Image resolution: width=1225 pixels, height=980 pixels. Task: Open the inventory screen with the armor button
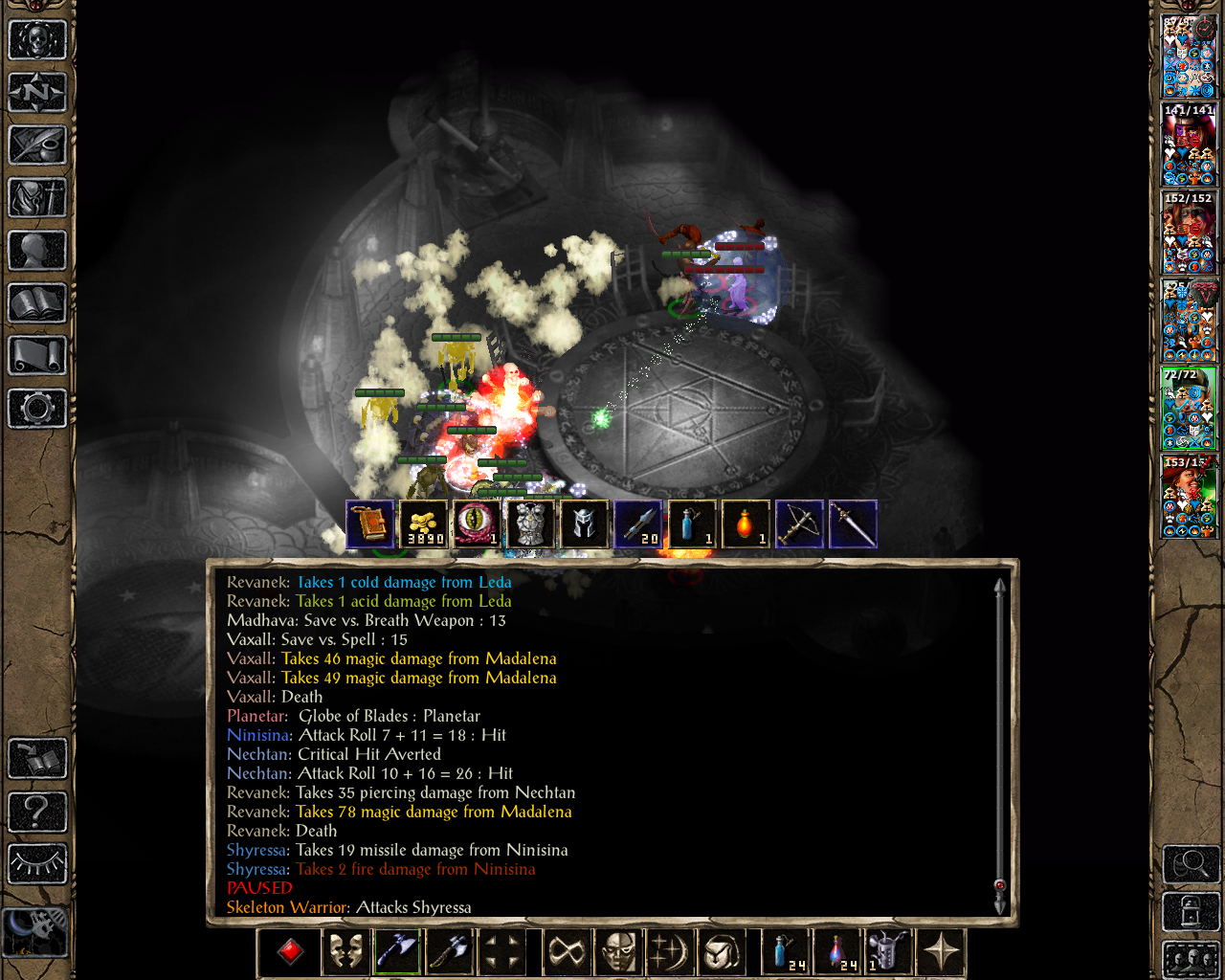tap(36, 198)
